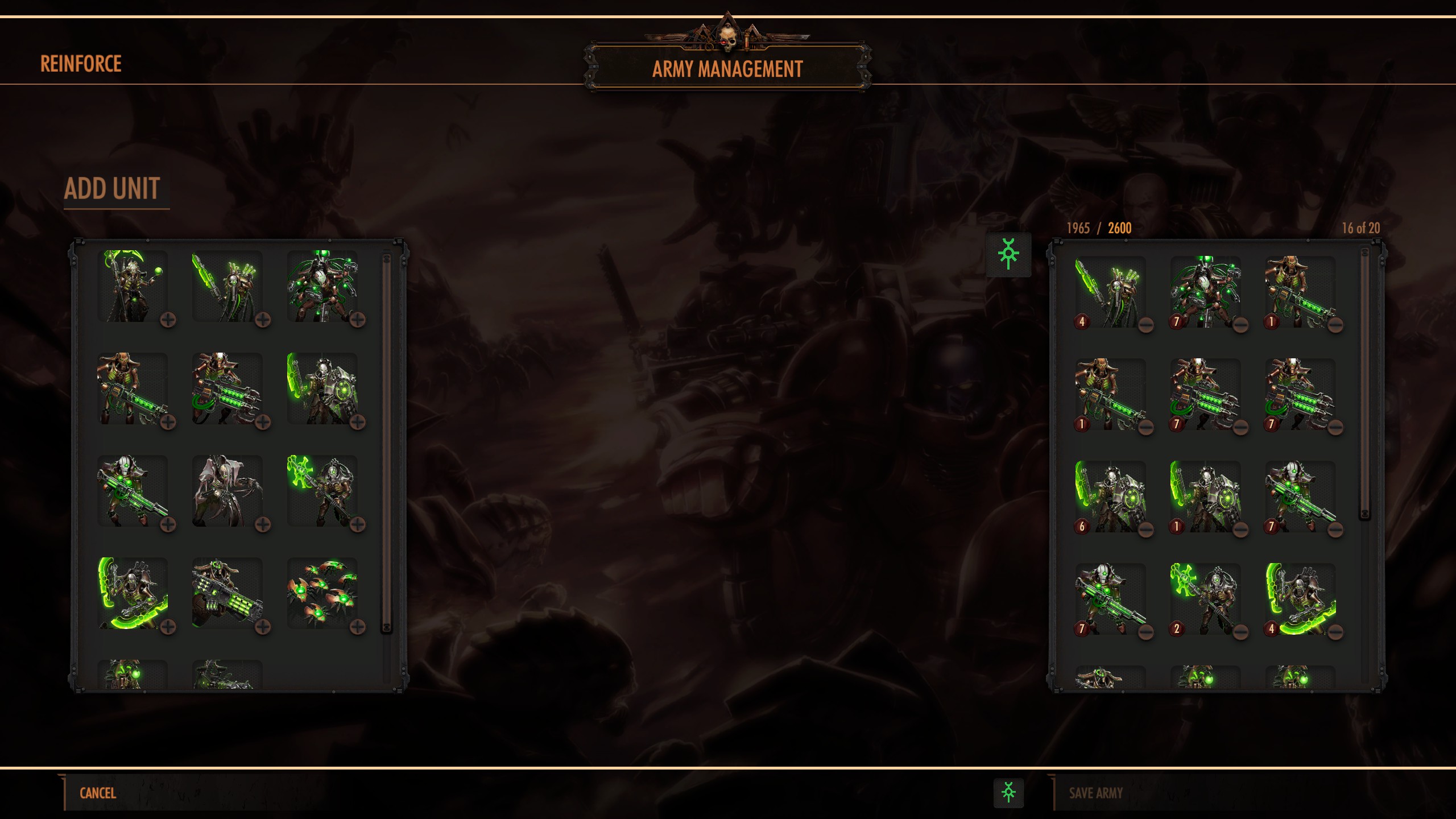Remove the level 2 cog-staff unit
Viewport: 1456px width, 819px height.
coord(1240,632)
